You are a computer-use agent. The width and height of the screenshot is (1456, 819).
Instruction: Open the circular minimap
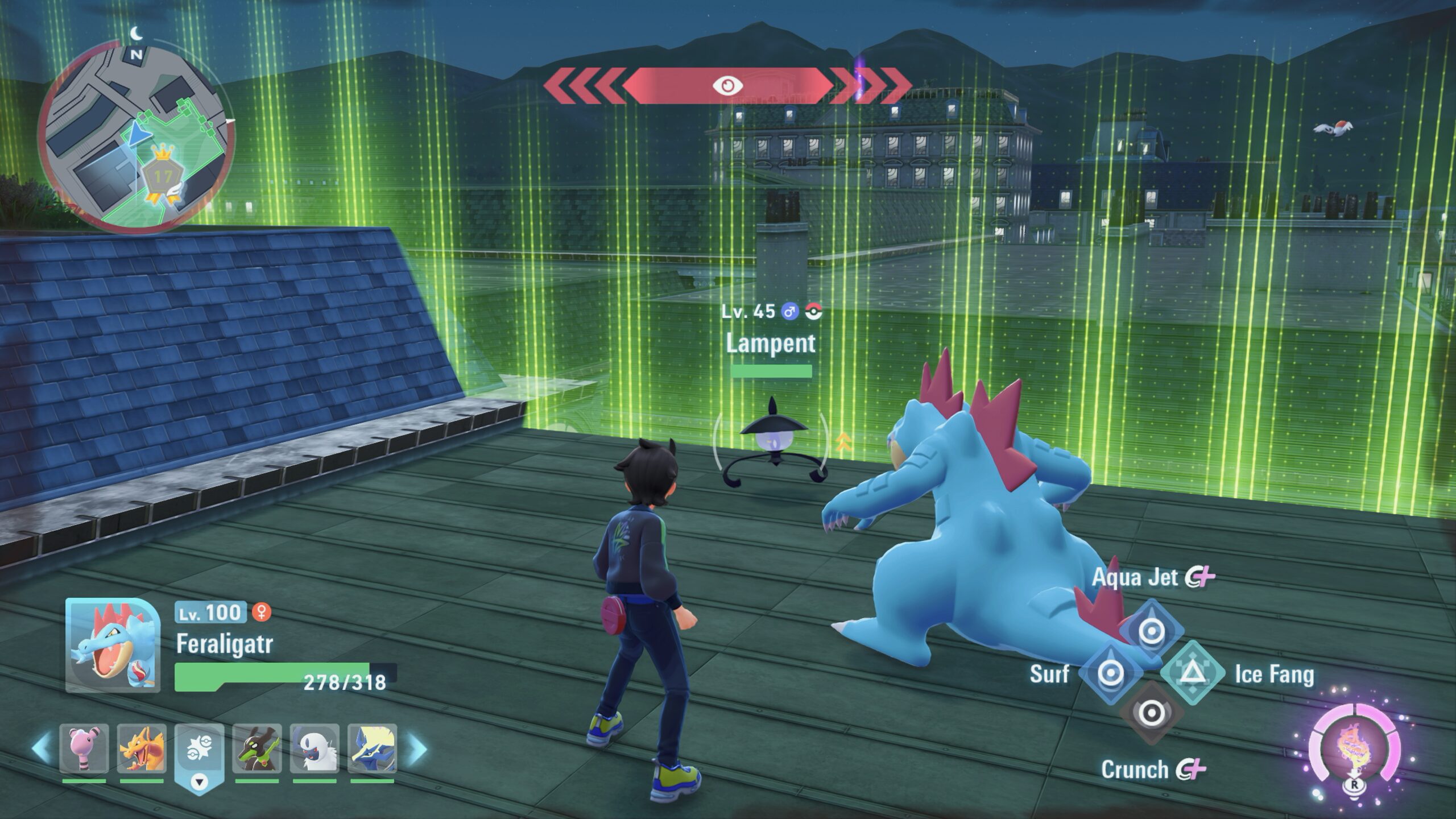tap(135, 138)
